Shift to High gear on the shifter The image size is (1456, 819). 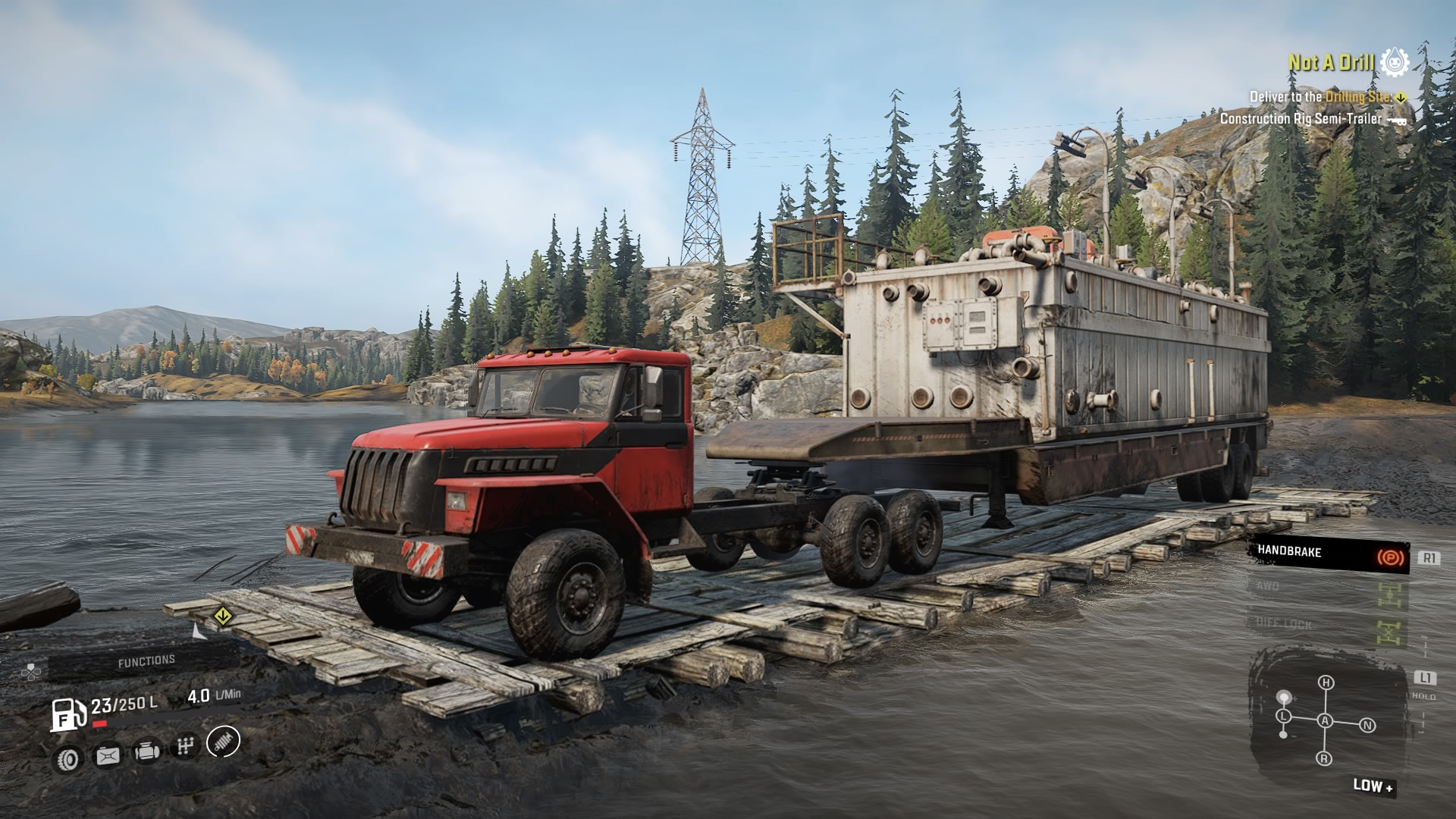[x=1326, y=682]
